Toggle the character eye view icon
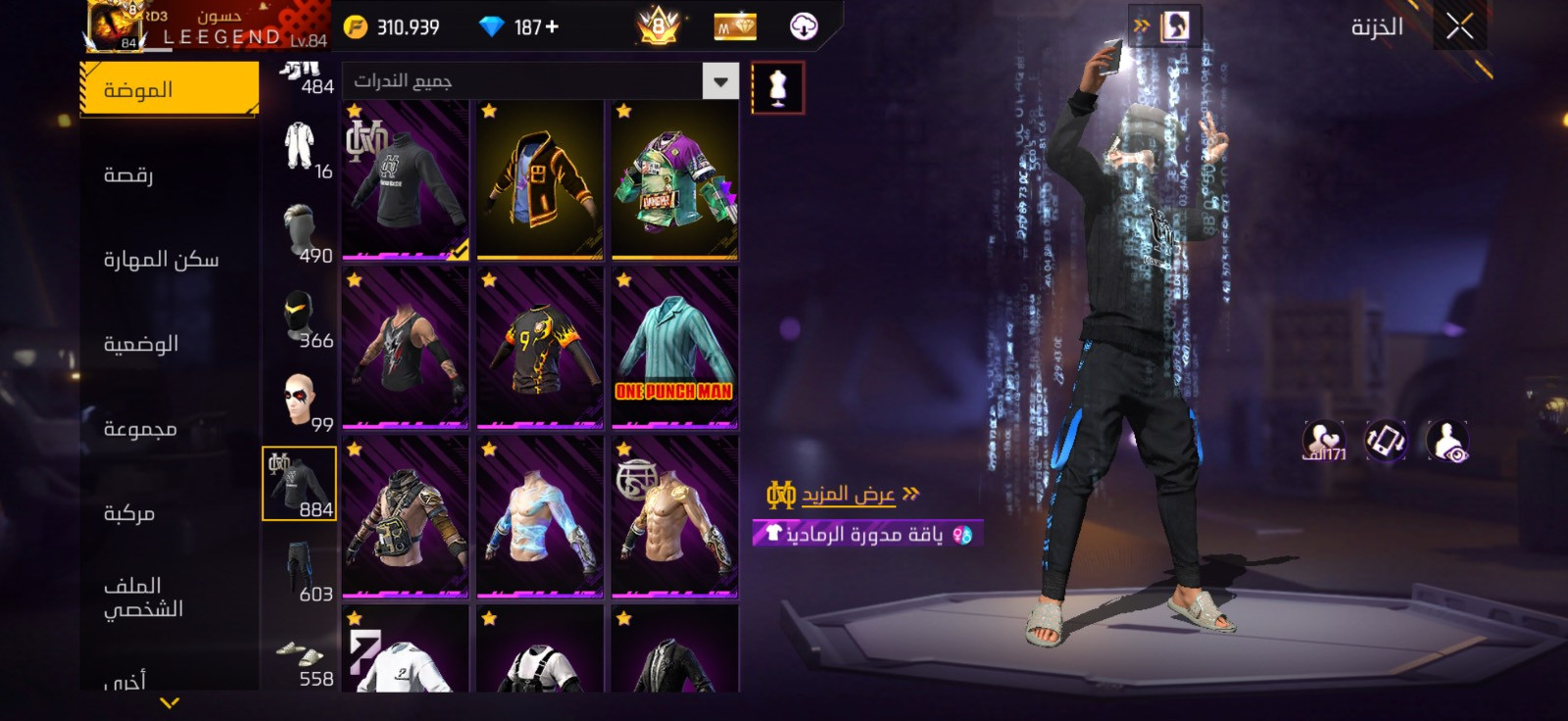Viewport: 1568px width, 721px height. click(1447, 442)
